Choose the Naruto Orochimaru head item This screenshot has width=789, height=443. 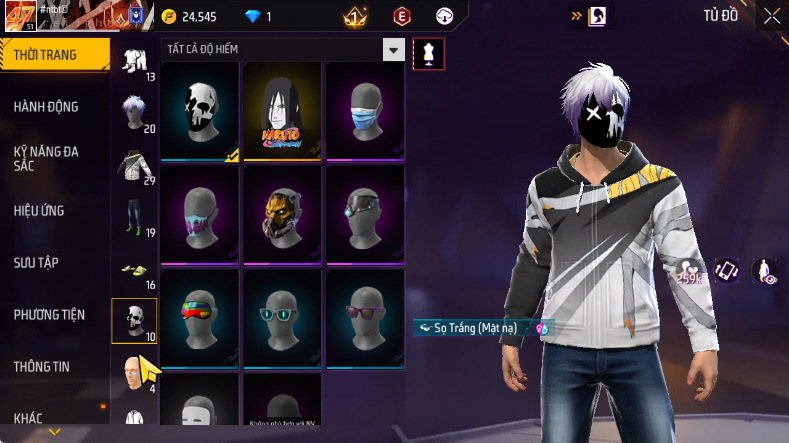[x=282, y=111]
